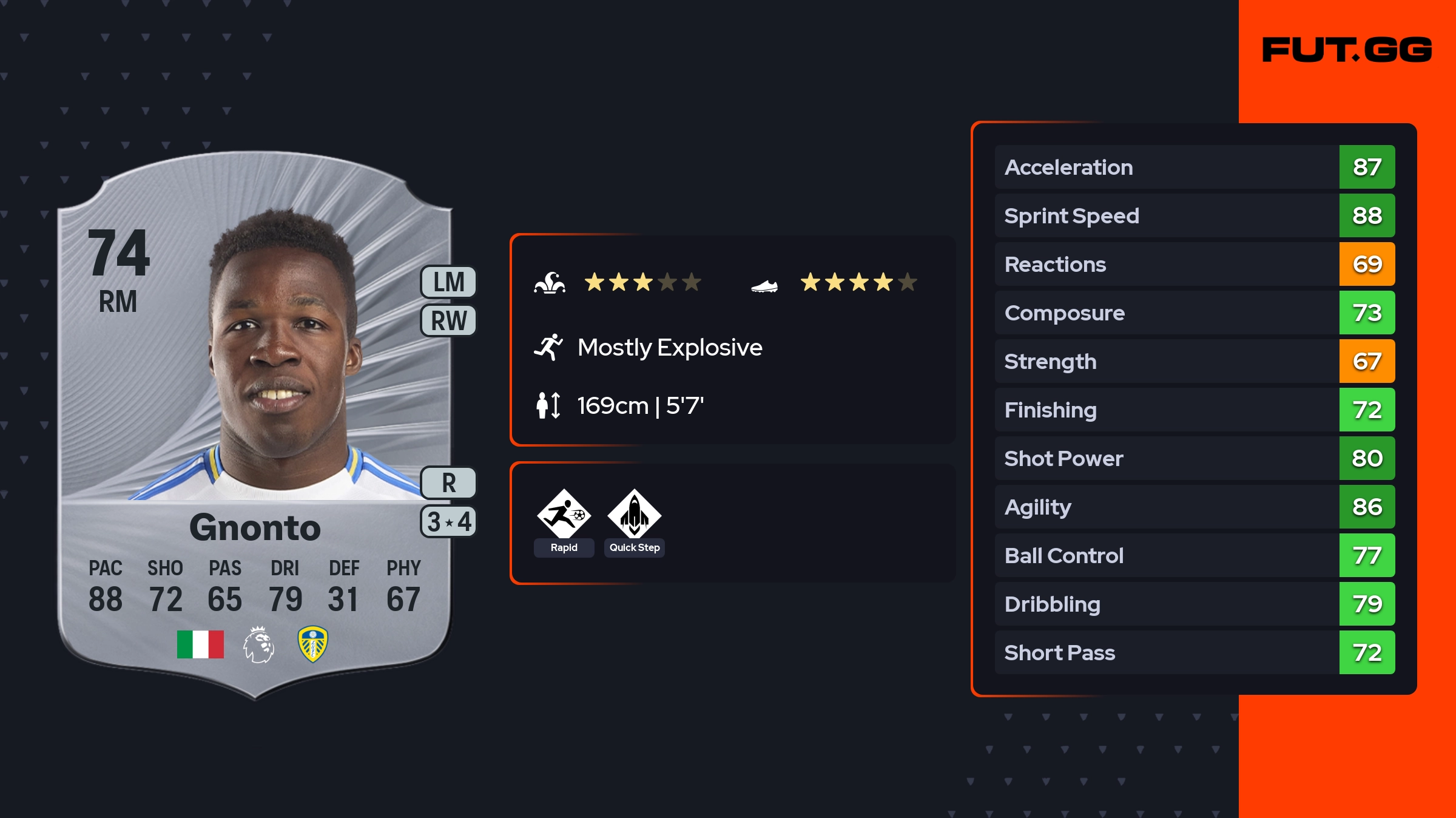
Task: Click the Mostly Explosive acceleration type
Action: coord(669,348)
